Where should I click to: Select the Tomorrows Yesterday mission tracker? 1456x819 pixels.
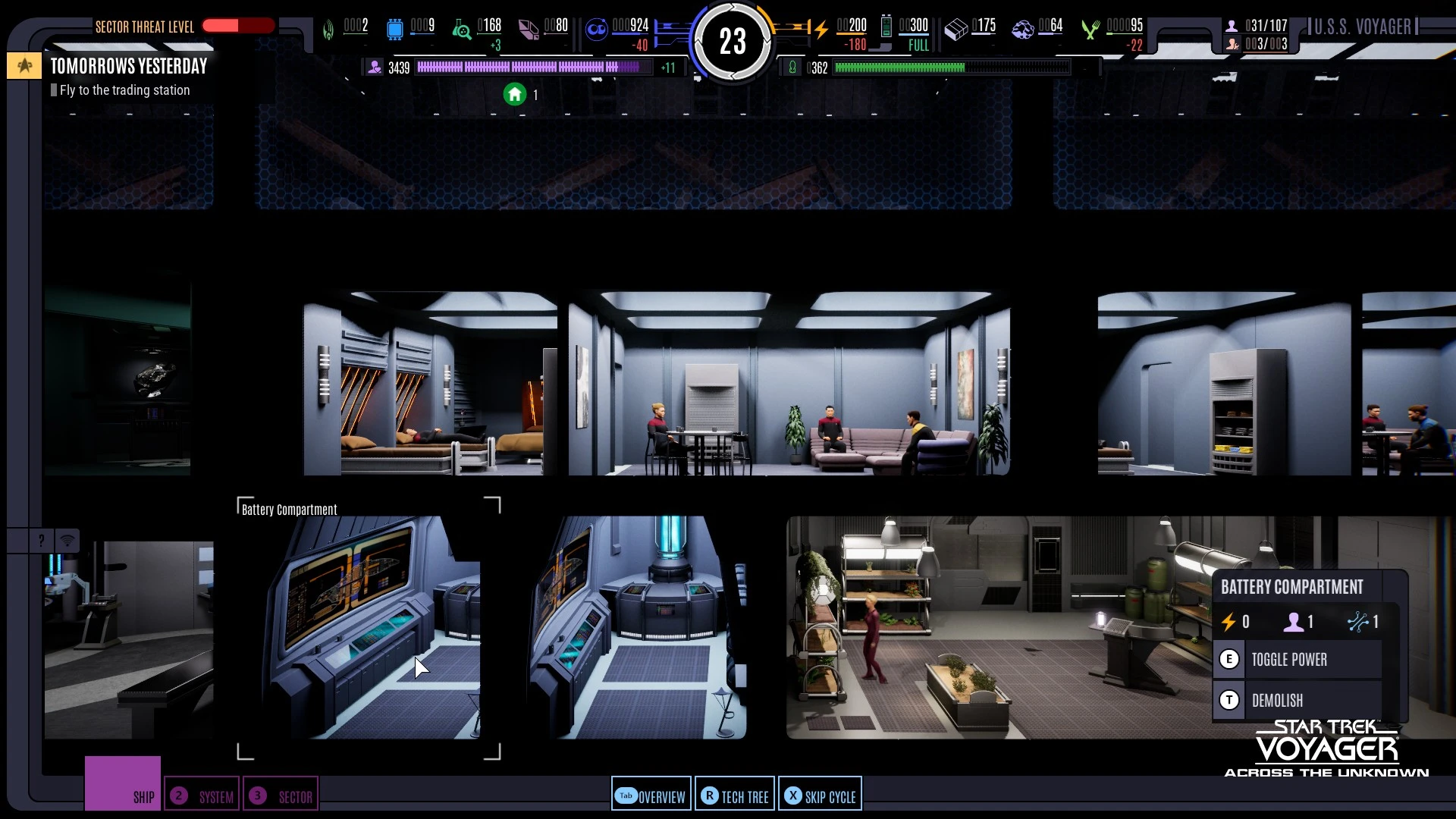pos(129,67)
